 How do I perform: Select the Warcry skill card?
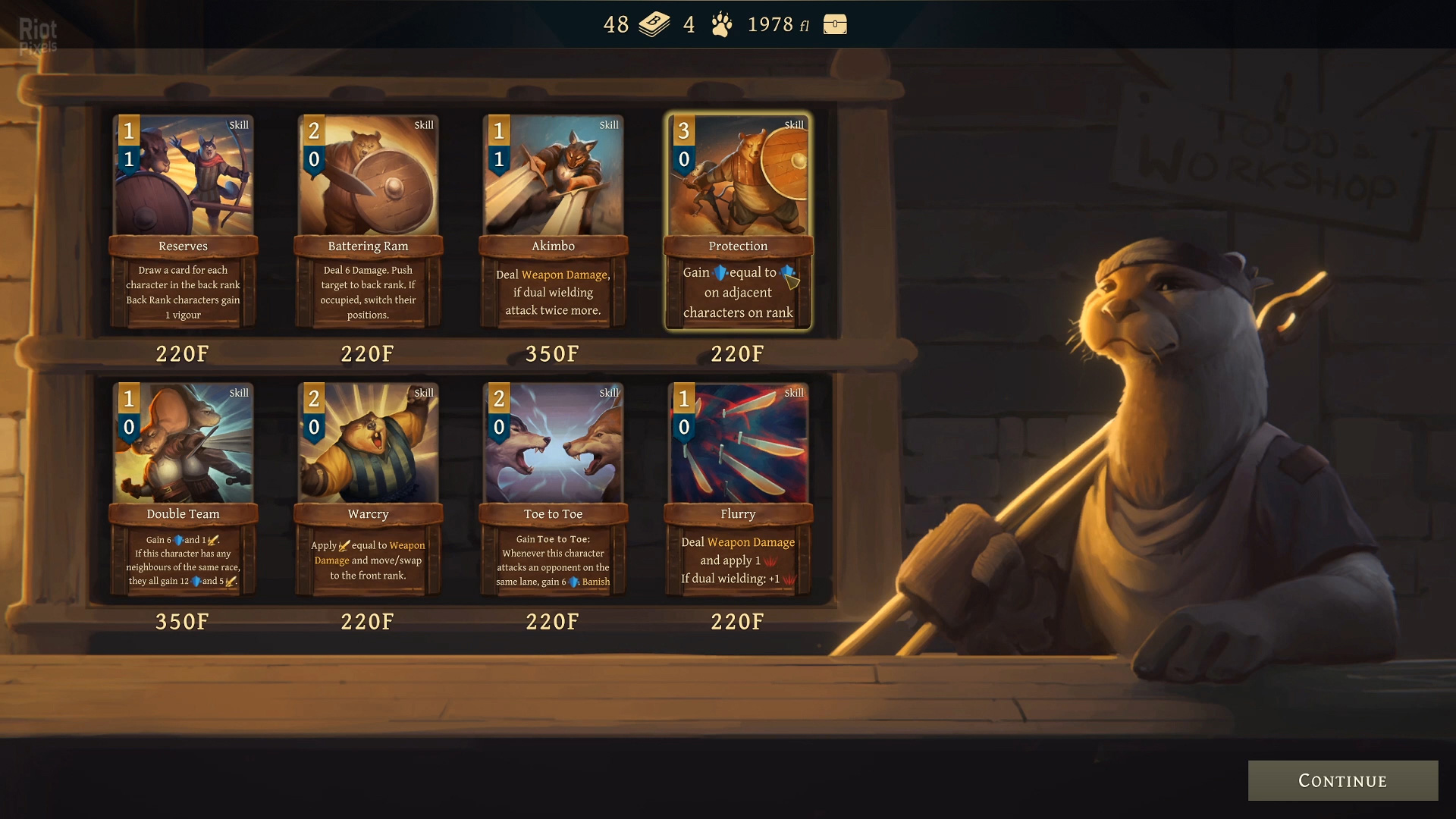point(368,489)
